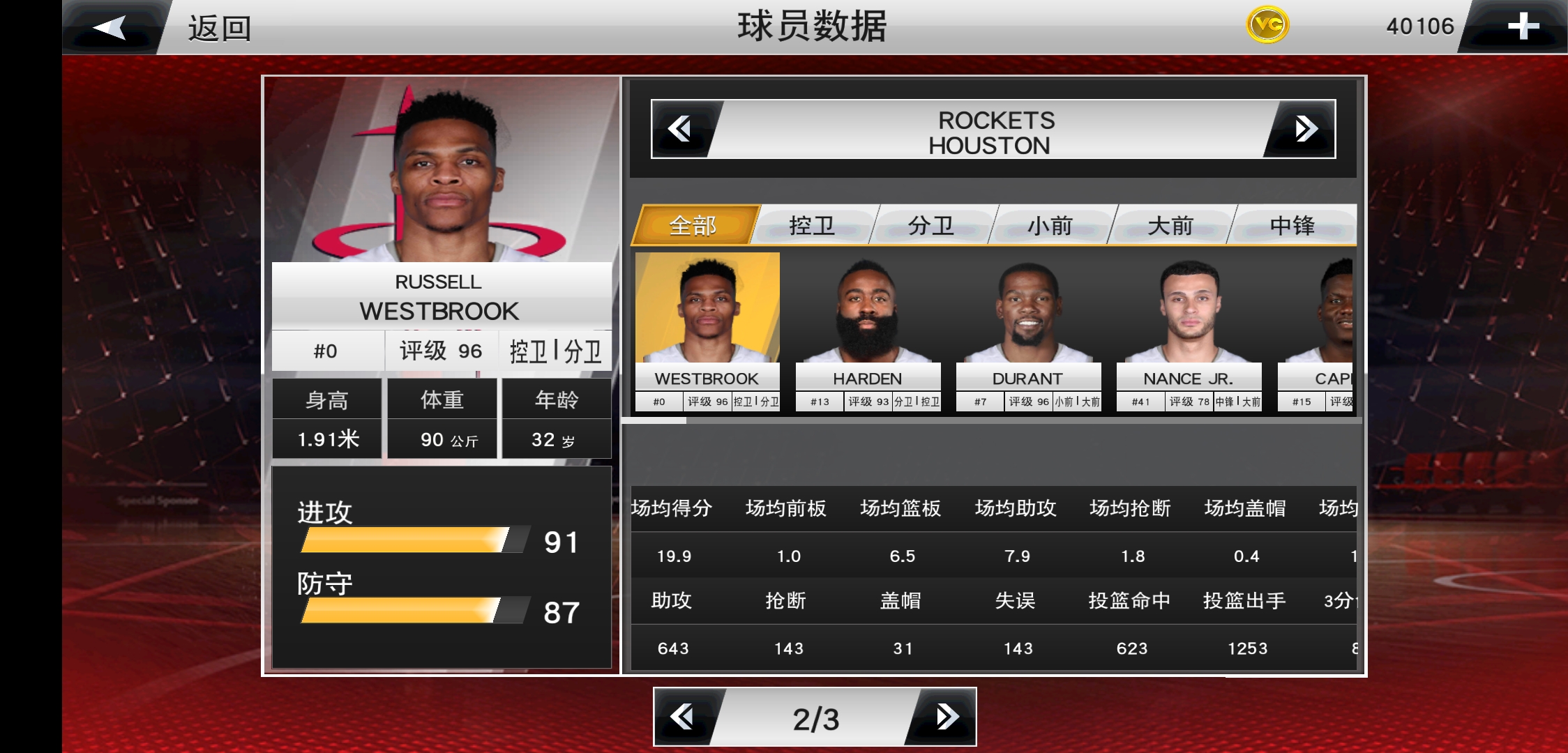Add VC coins with the plus button
The width and height of the screenshot is (1568, 753).
tap(1522, 26)
